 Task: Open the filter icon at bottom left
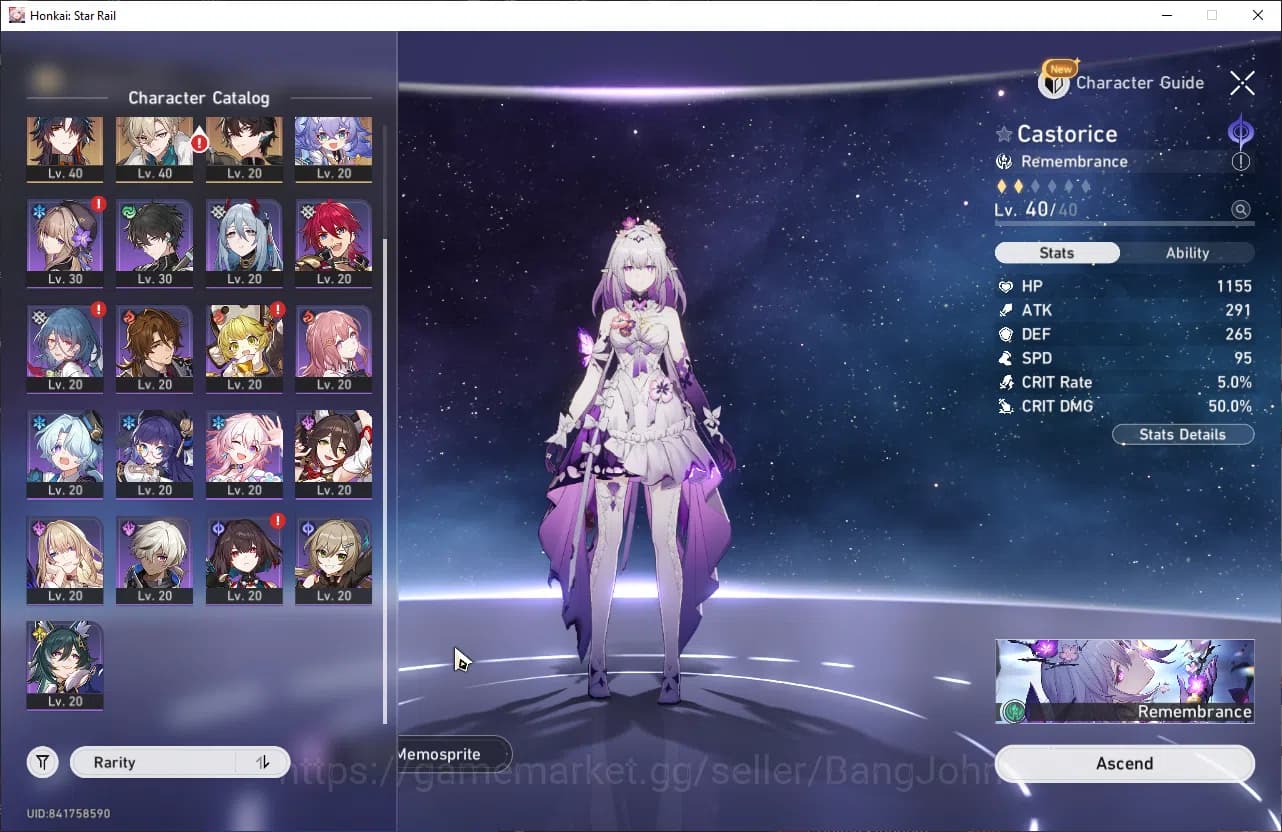click(42, 762)
